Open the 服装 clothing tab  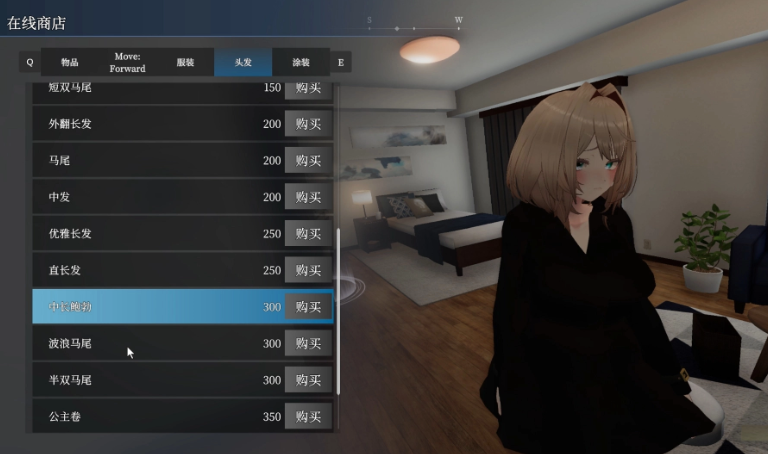[x=185, y=62]
